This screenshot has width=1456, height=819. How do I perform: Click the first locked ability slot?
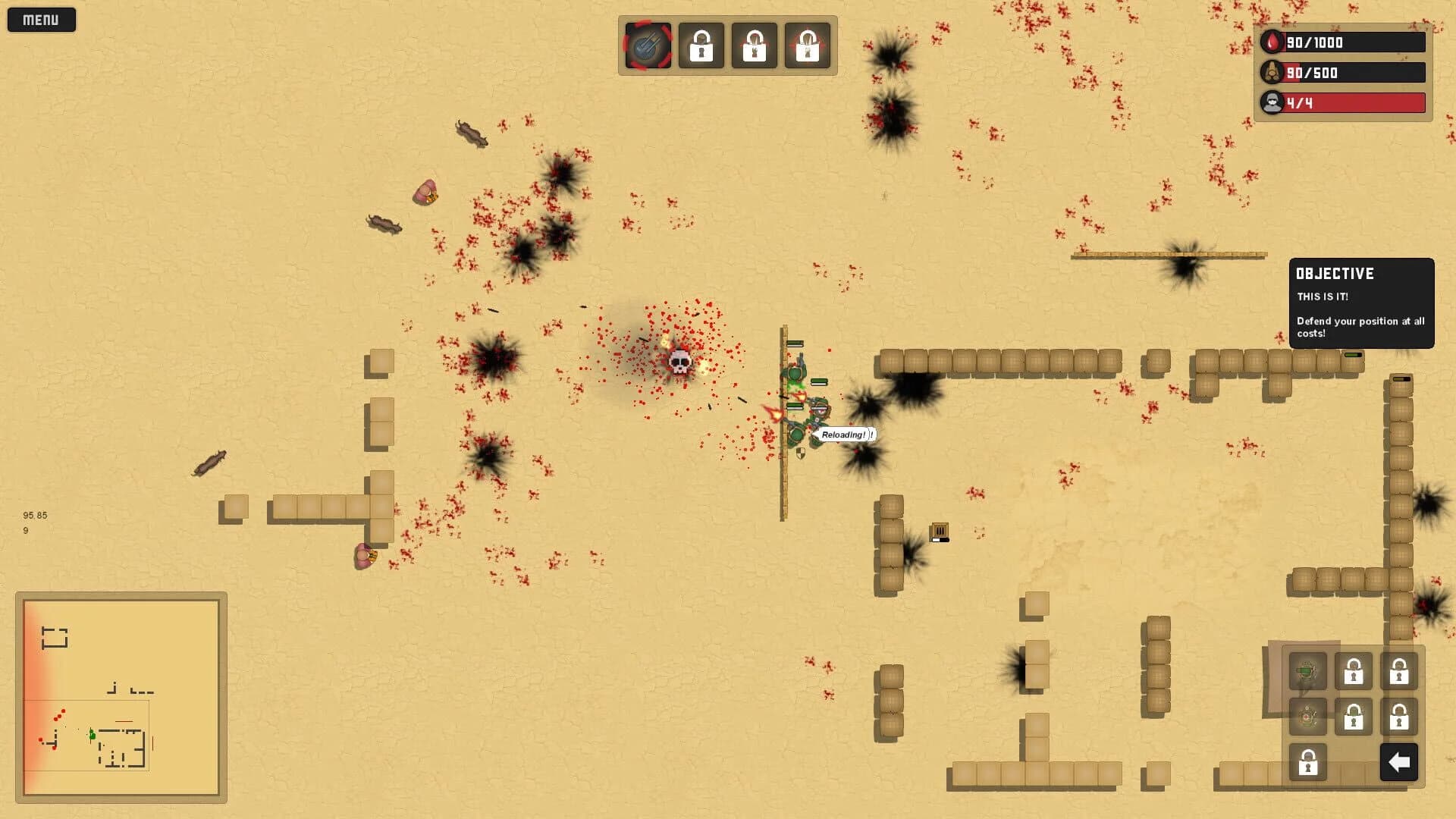pyautogui.click(x=701, y=46)
